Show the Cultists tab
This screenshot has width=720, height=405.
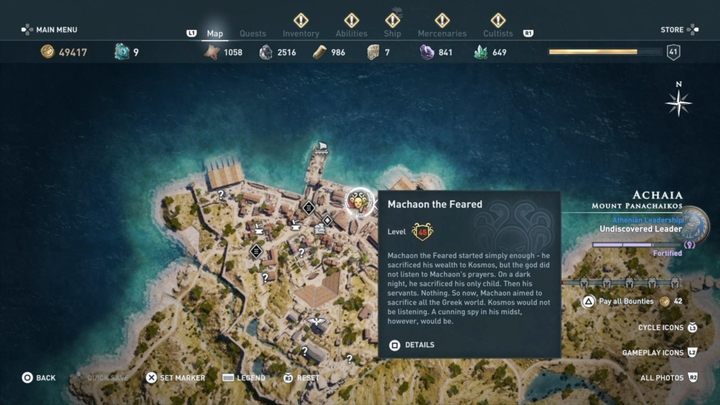495,33
